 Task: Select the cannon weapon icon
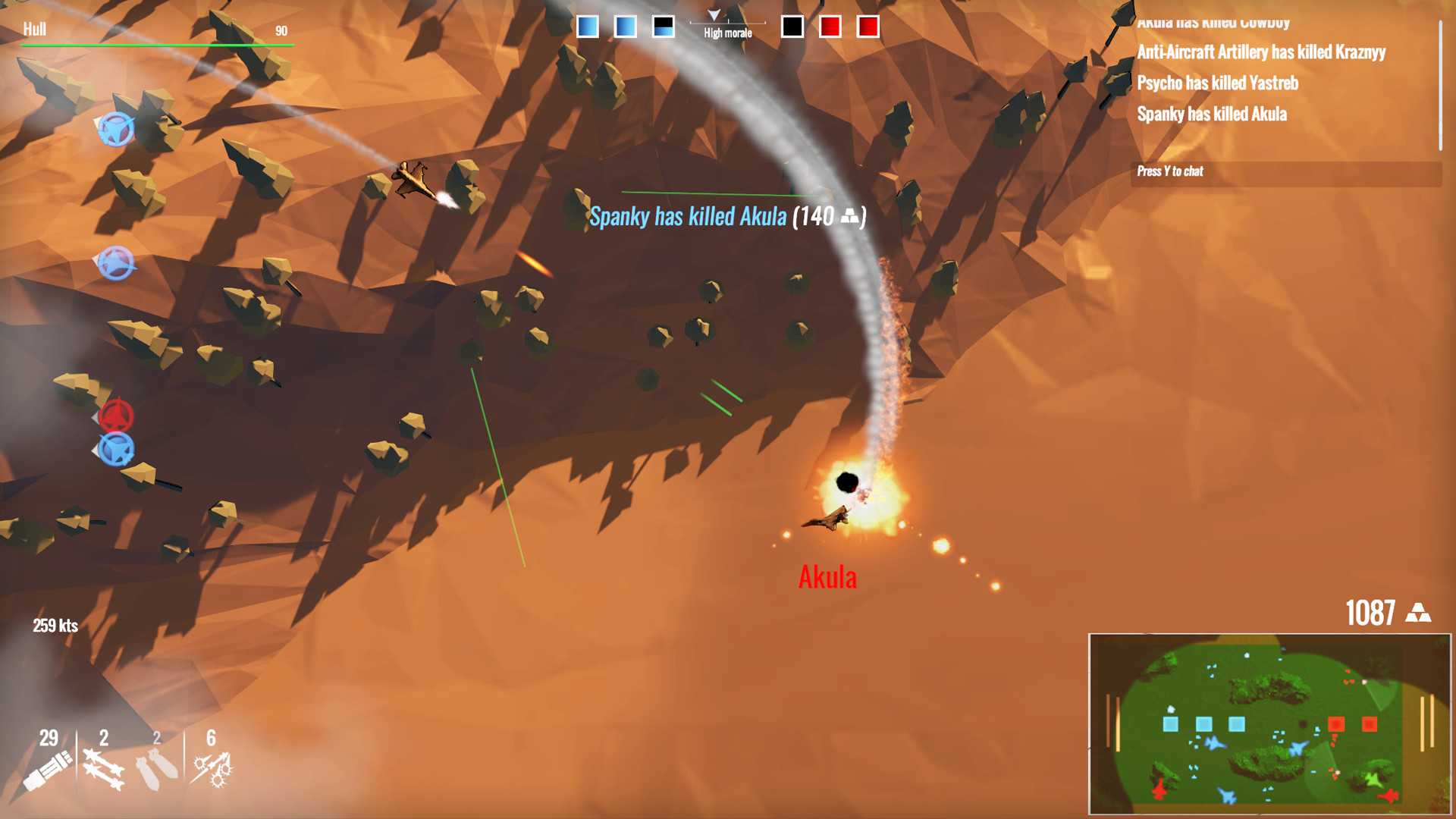(x=48, y=770)
